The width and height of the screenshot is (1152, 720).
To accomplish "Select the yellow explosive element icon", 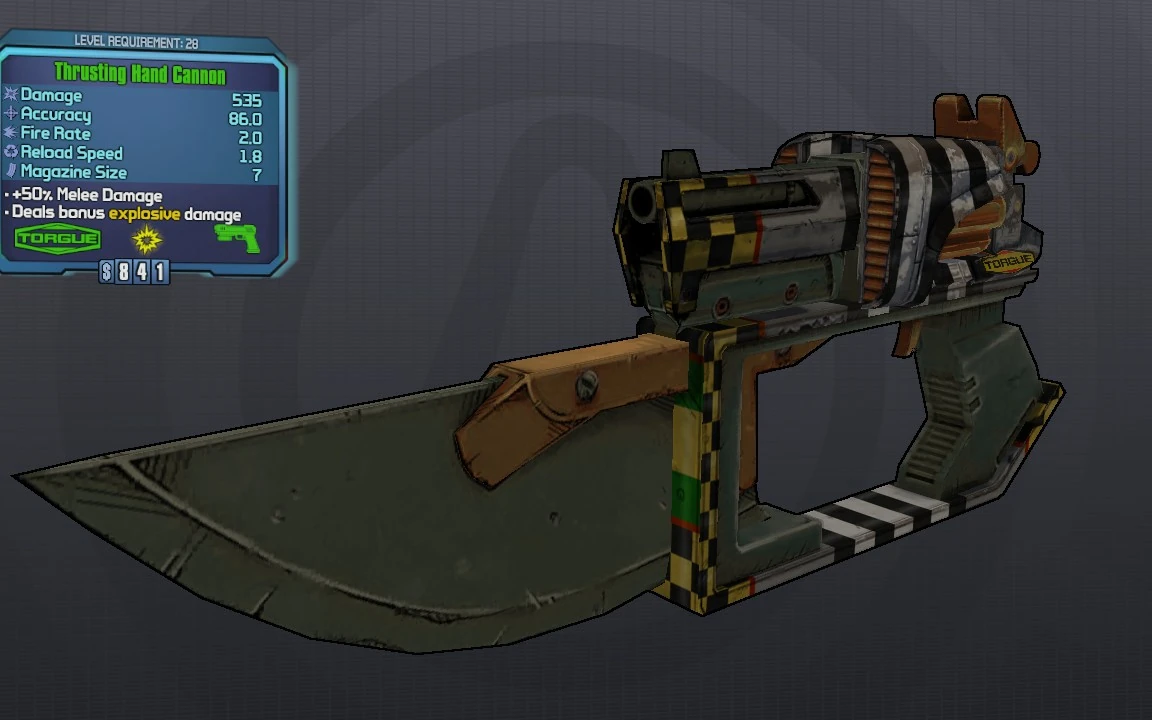I will [147, 239].
